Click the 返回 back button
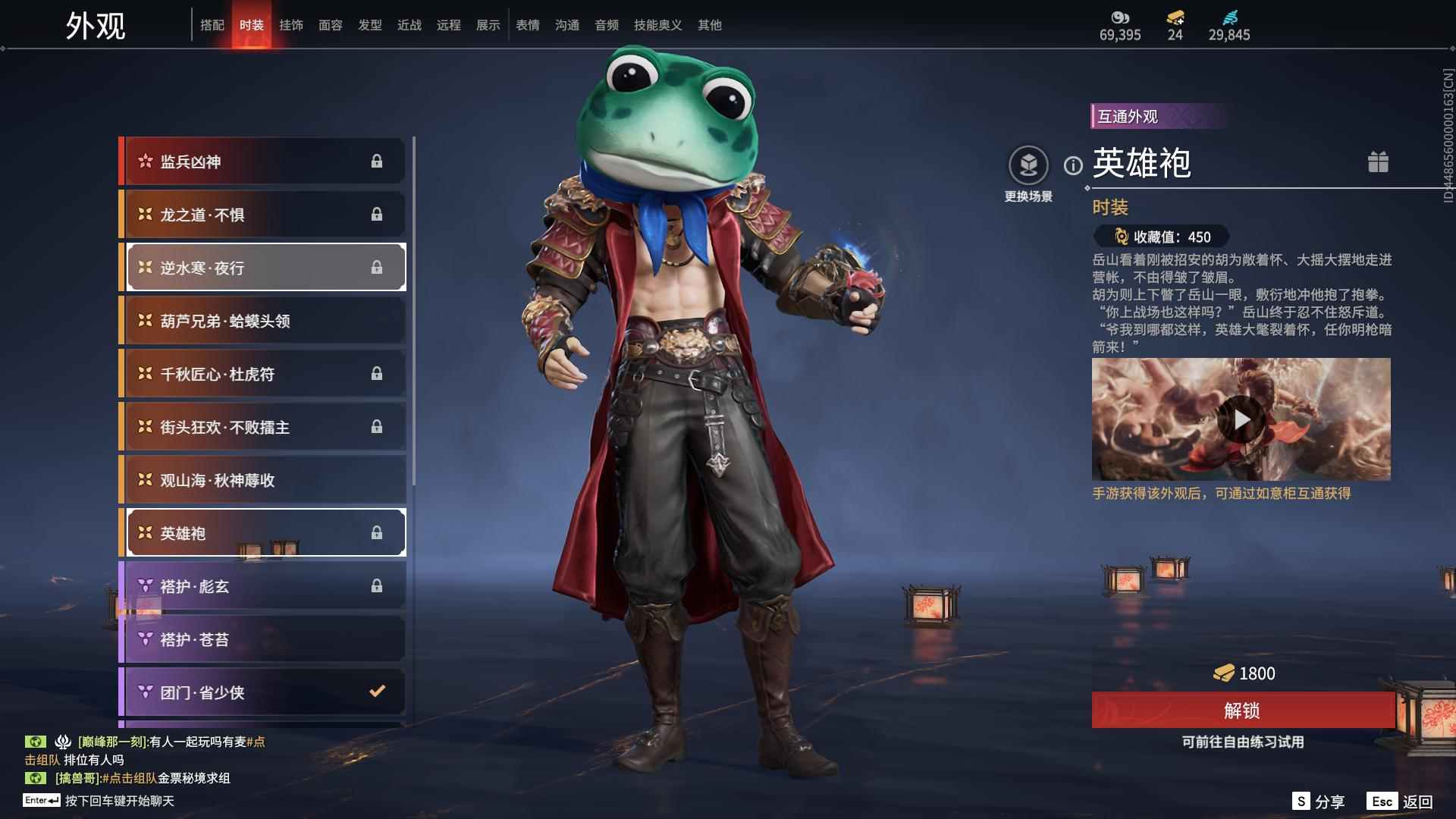Screen dimensions: 1456x819 (x=1401, y=802)
